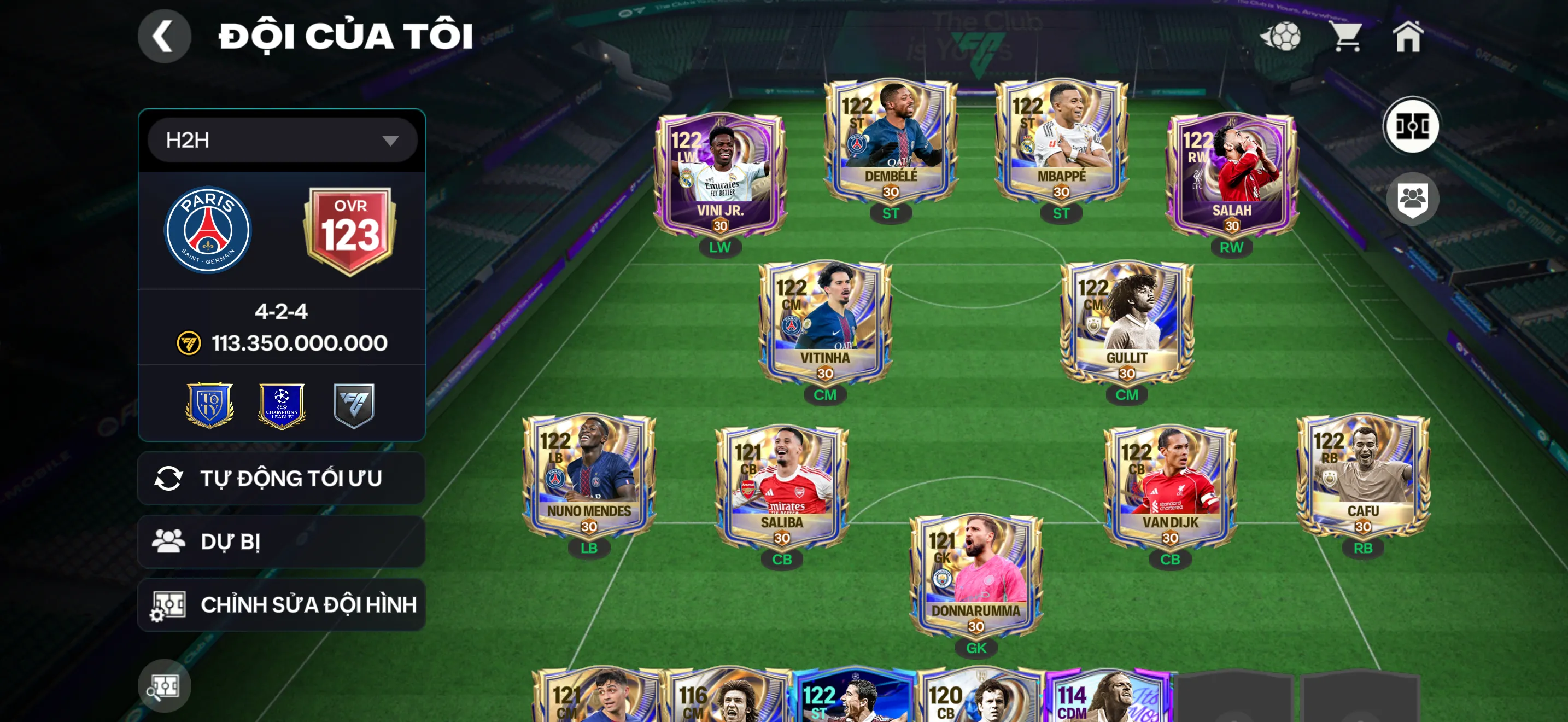Open the in-game store cart icon
1568x722 pixels.
tap(1345, 38)
